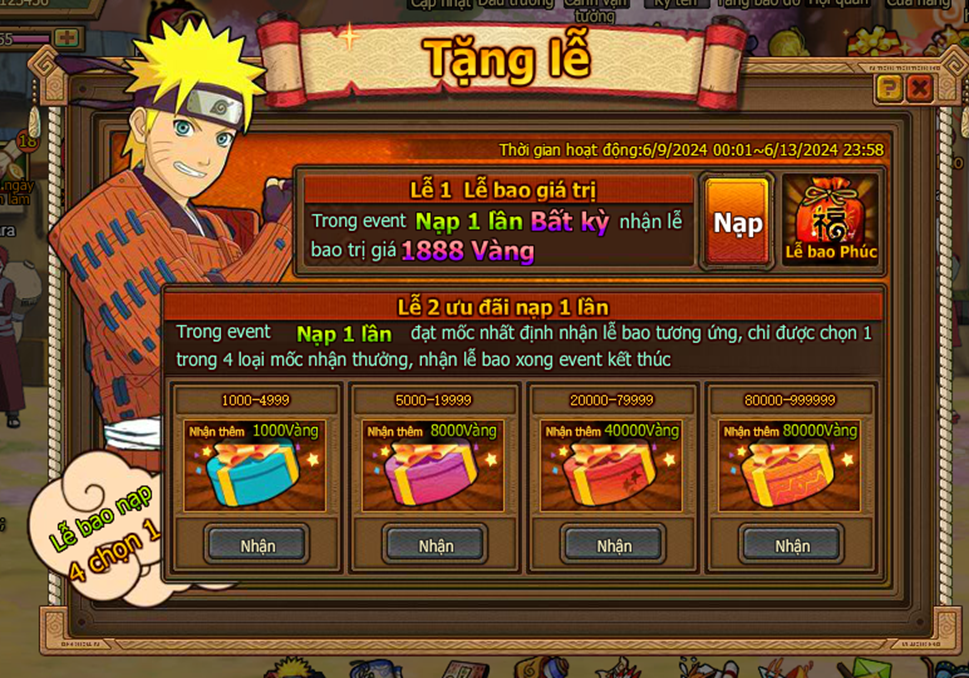Click the red Nạp recharge button

pos(737,222)
